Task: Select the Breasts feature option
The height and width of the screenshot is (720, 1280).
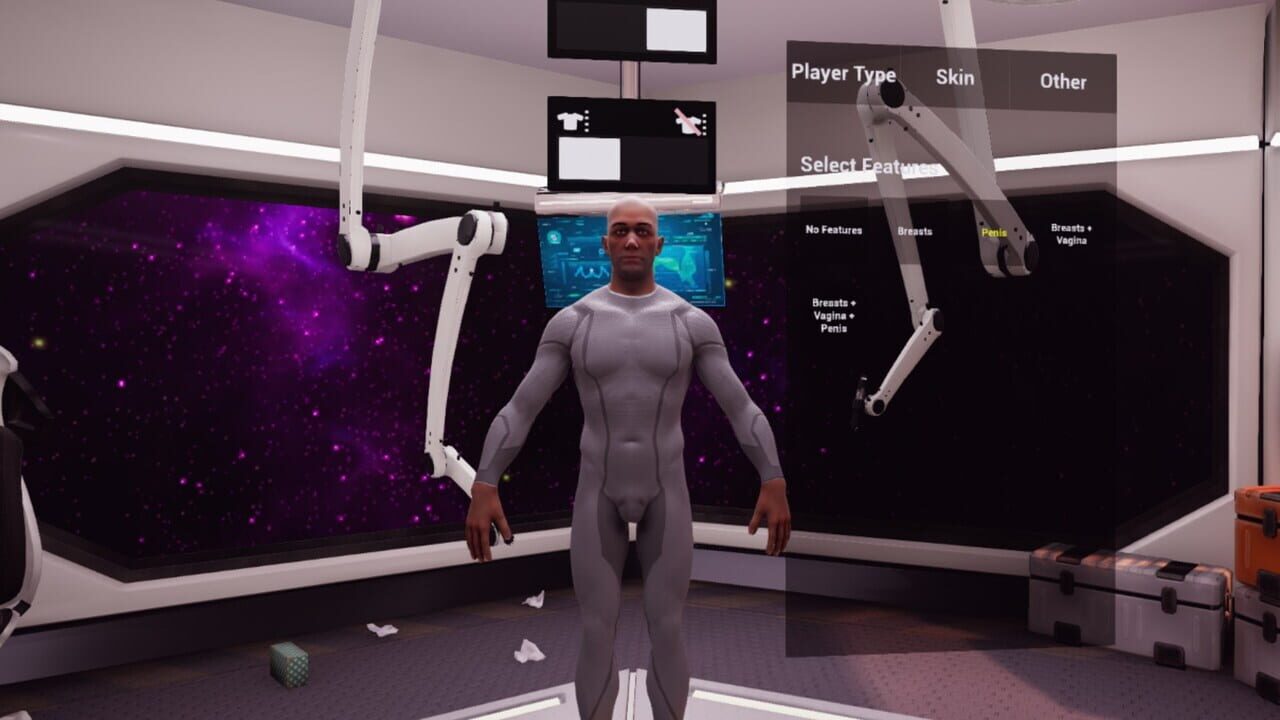Action: [916, 232]
